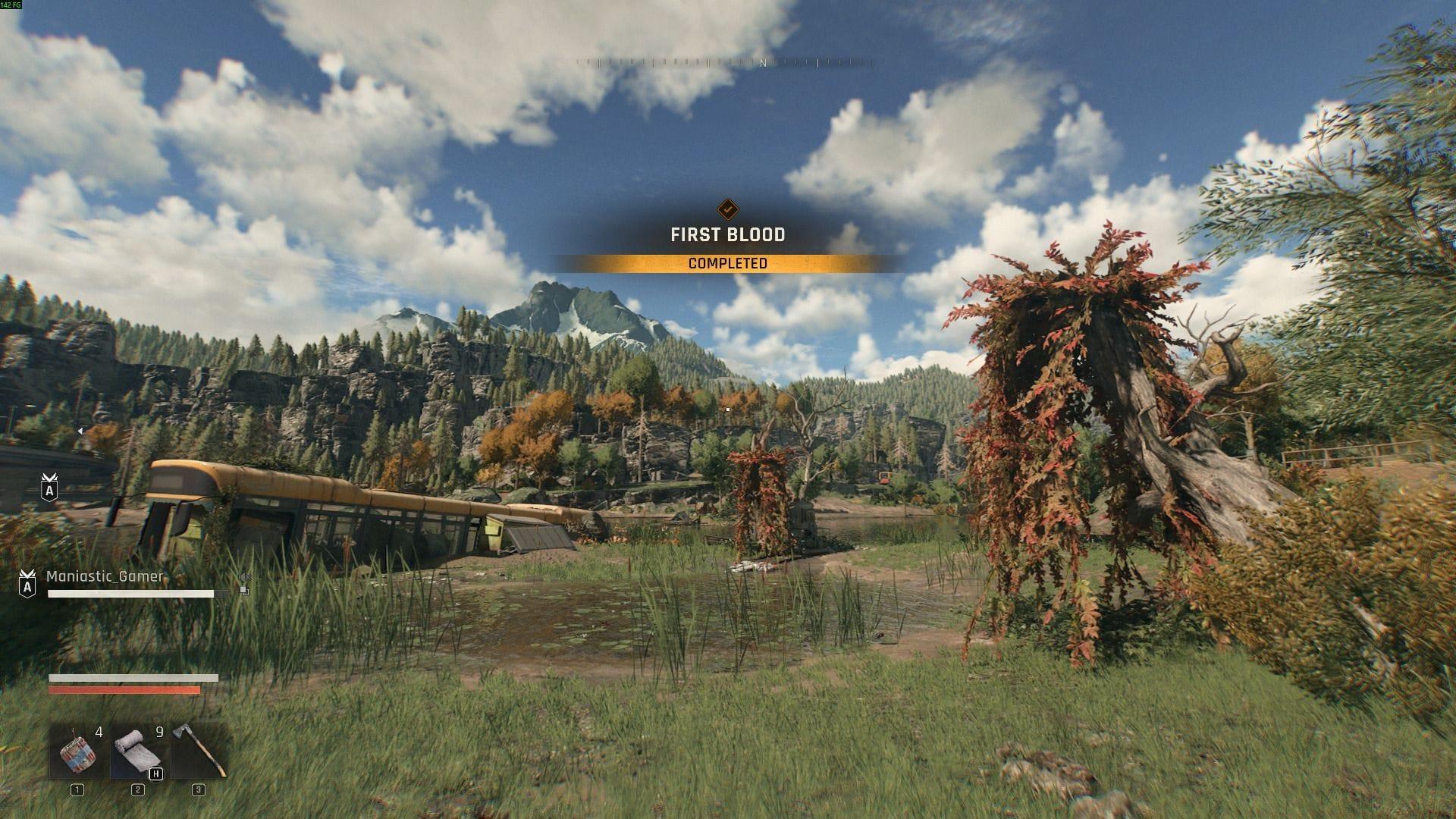Screen dimensions: 1456x819
Task: Click teammate Maniastic_Gamer's name
Action: (x=105, y=576)
